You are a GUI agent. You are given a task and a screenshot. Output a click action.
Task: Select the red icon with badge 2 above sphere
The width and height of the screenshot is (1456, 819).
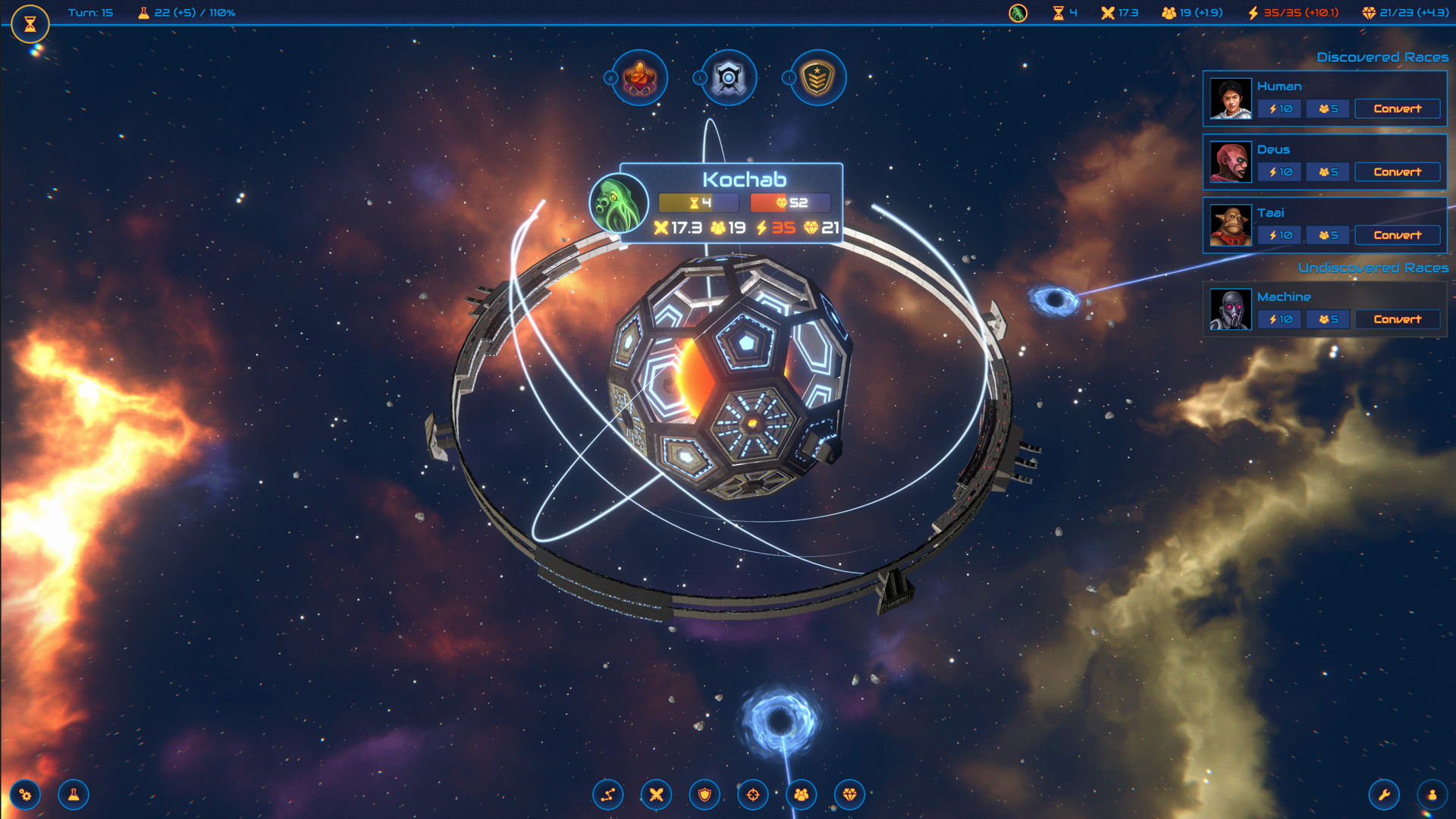click(639, 78)
